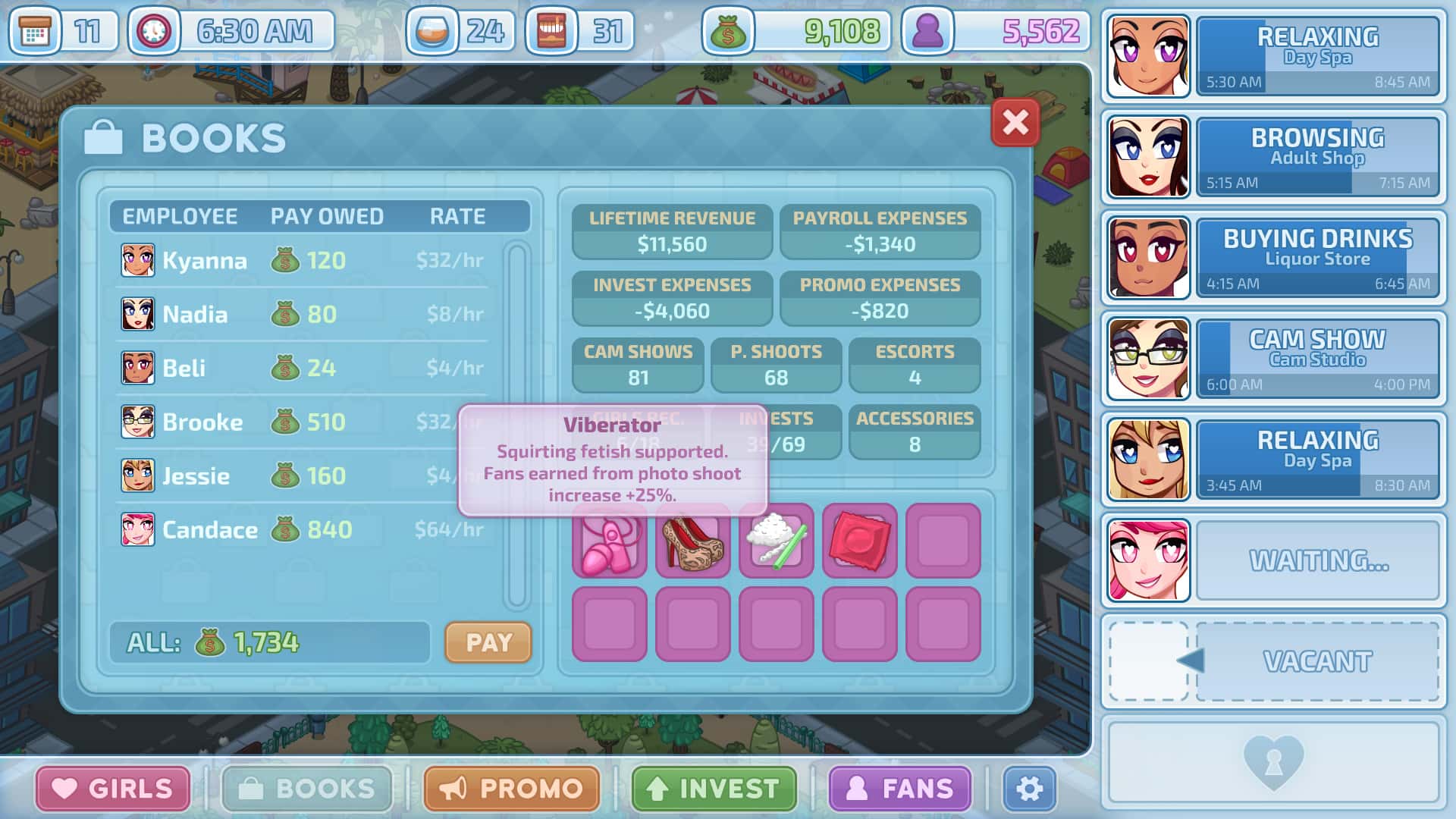The height and width of the screenshot is (819, 1456).
Task: Open the Invest tab
Action: [x=714, y=789]
